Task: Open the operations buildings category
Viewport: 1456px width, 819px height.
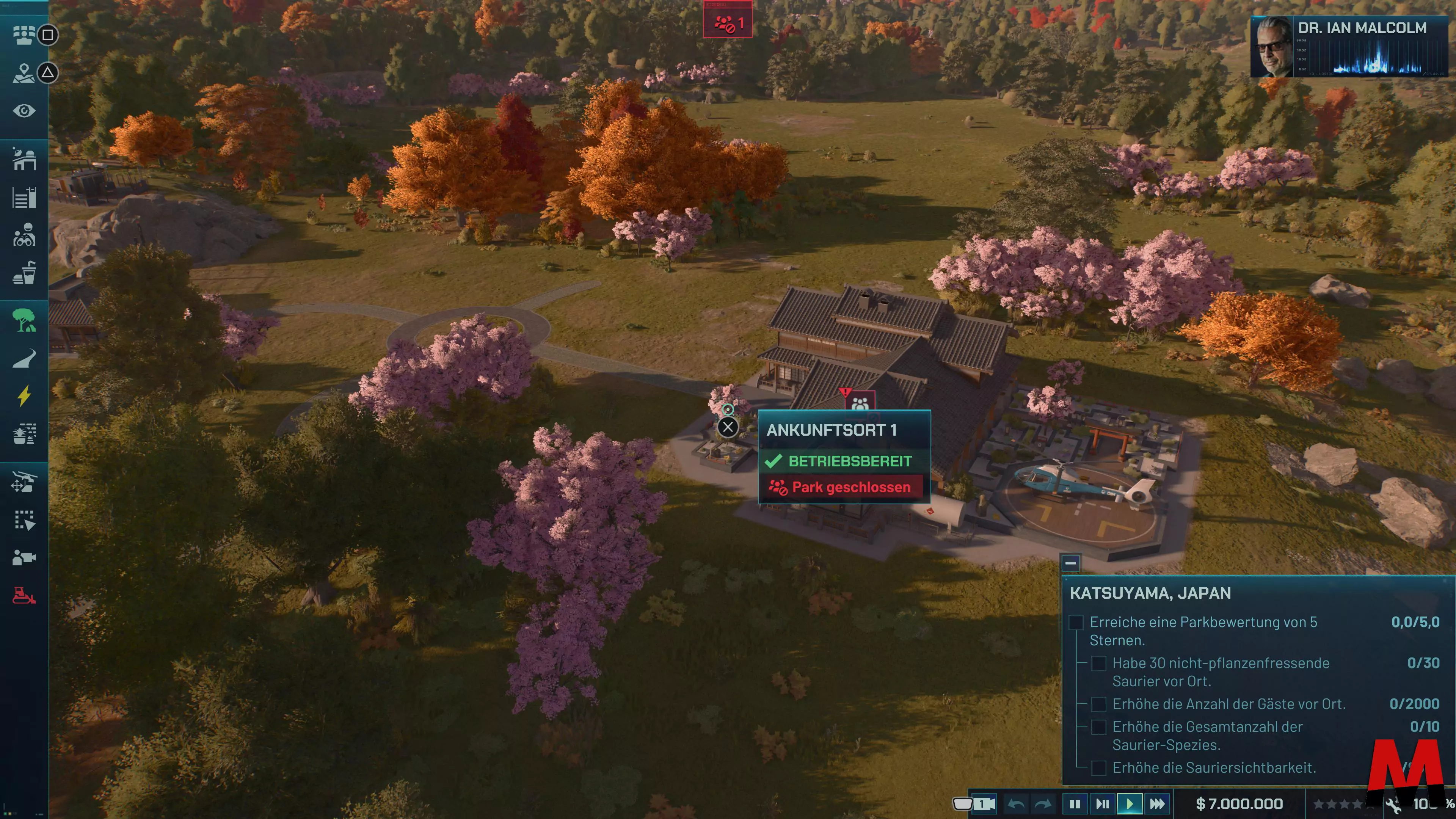Action: [x=24, y=159]
